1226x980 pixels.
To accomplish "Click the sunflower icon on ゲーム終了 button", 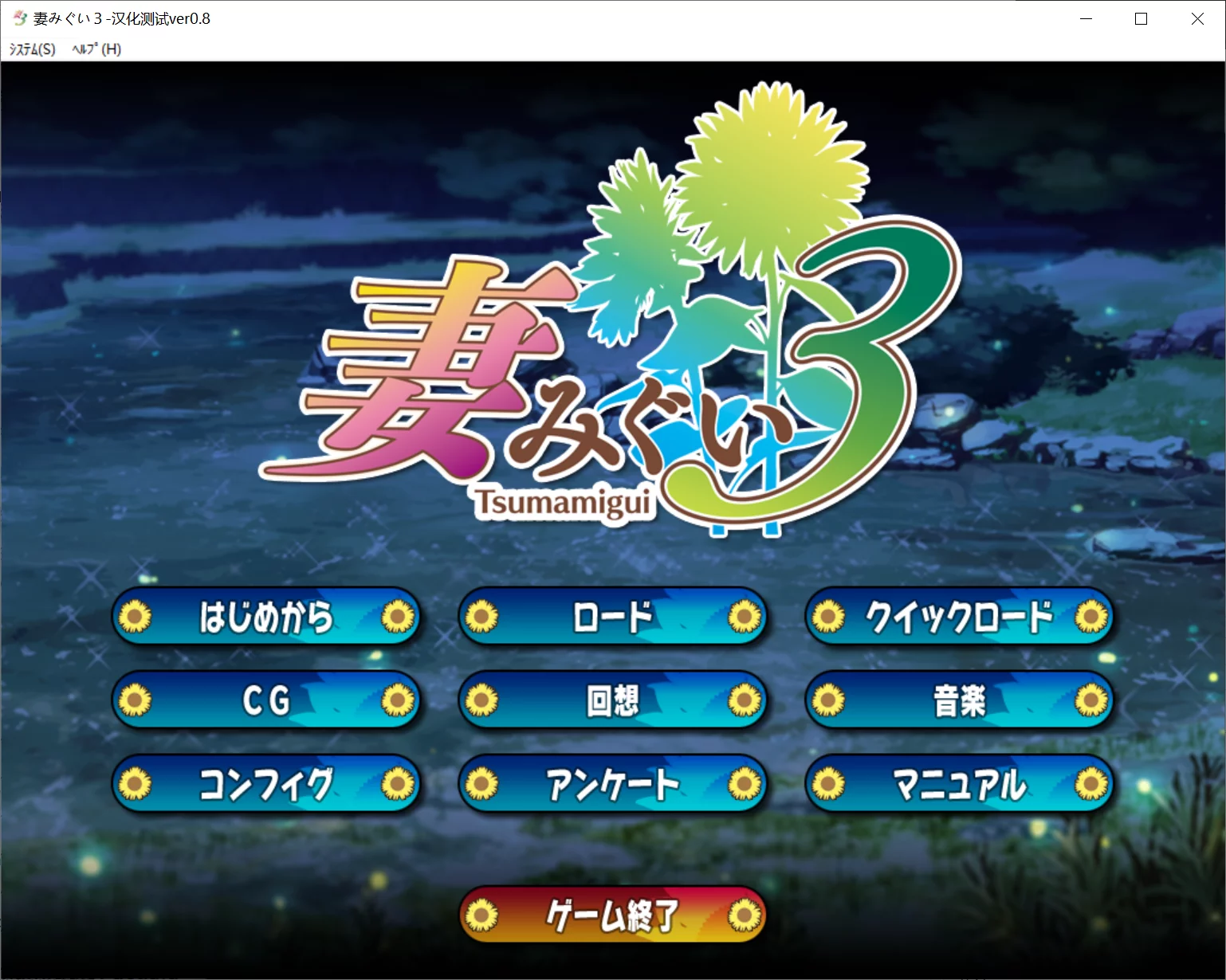I will [483, 915].
